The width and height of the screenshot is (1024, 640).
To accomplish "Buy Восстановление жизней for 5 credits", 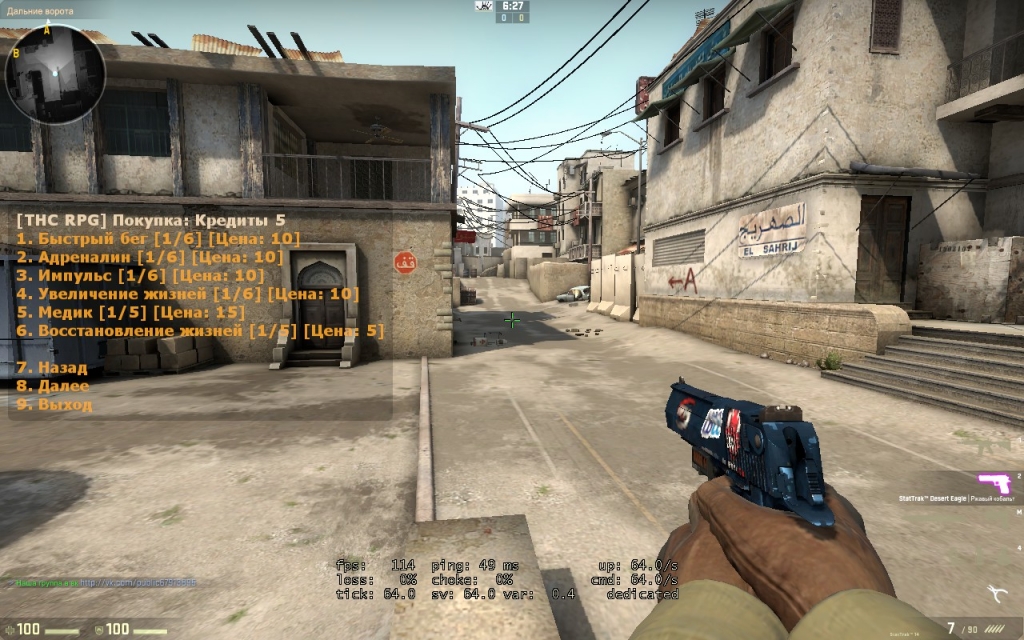I will click(x=199, y=330).
